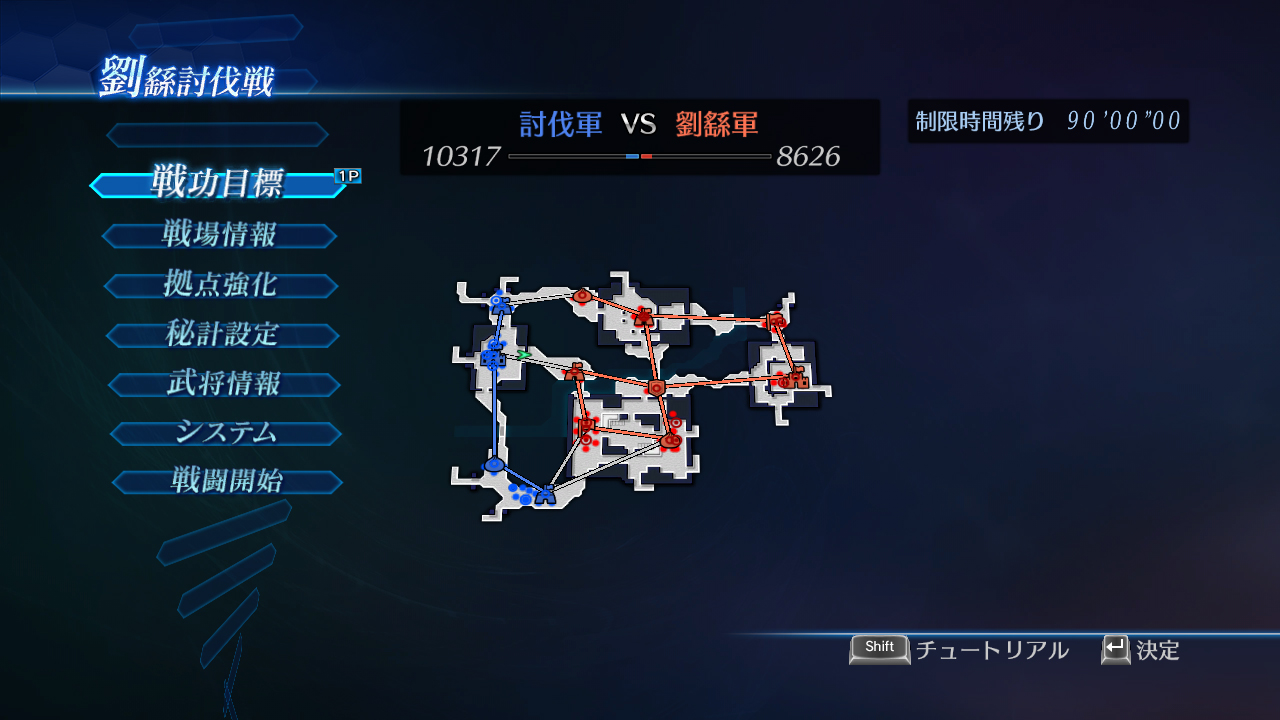
Task: Click the 制限時間残り time limit display
Action: (x=1047, y=122)
